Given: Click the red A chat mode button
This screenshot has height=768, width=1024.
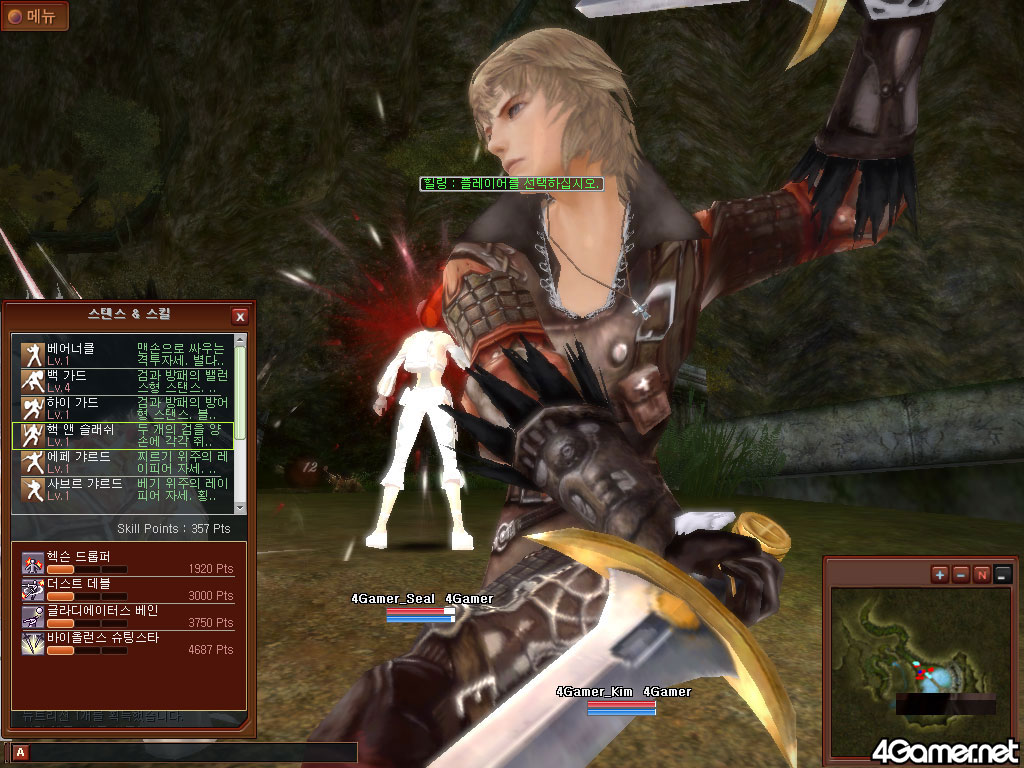Looking at the screenshot, I should tap(20, 752).
